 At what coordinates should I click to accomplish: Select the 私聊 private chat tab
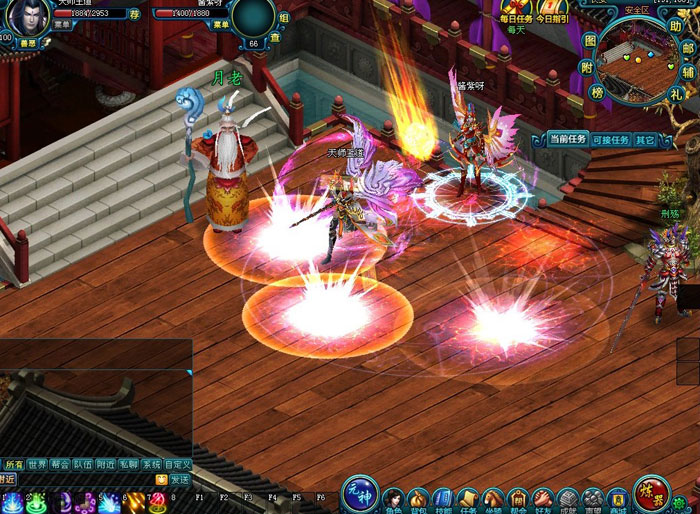coord(128,465)
